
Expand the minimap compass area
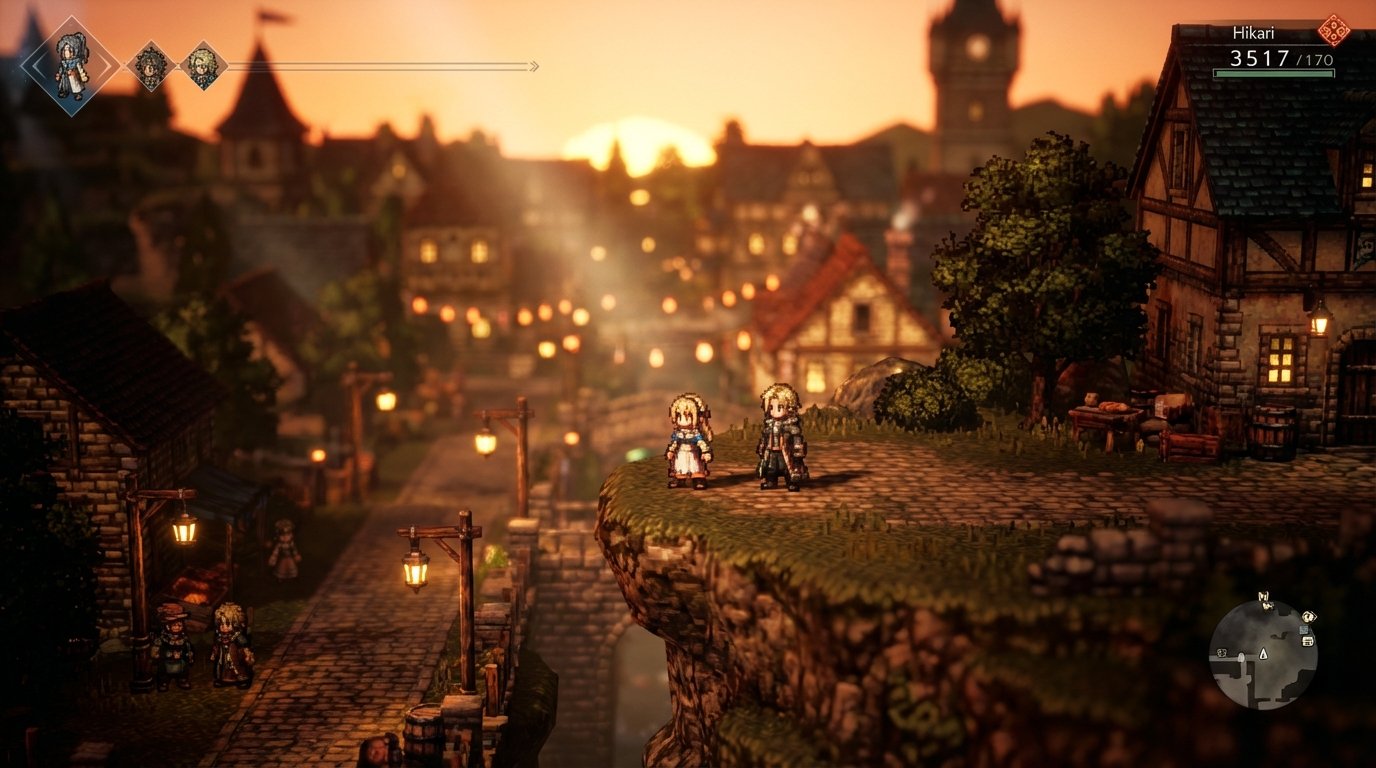(1268, 606)
